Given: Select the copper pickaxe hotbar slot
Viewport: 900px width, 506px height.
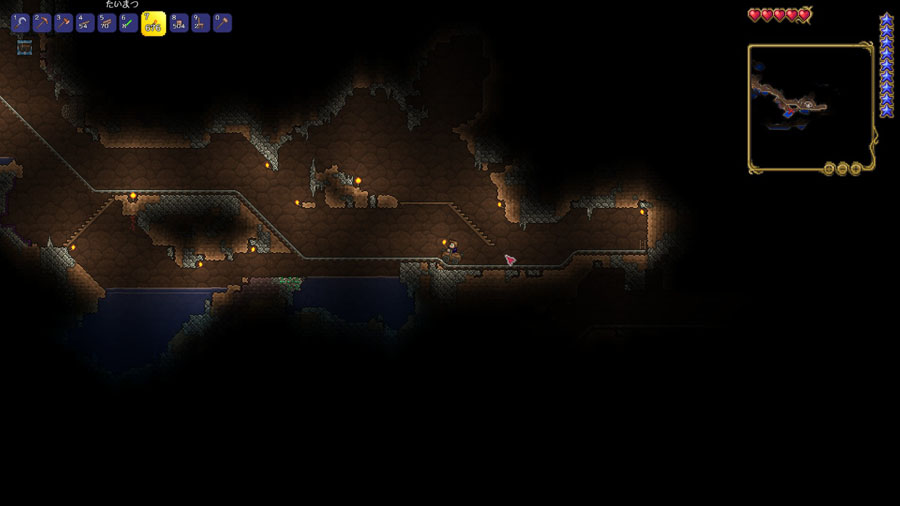Looking at the screenshot, I should click(x=42, y=23).
